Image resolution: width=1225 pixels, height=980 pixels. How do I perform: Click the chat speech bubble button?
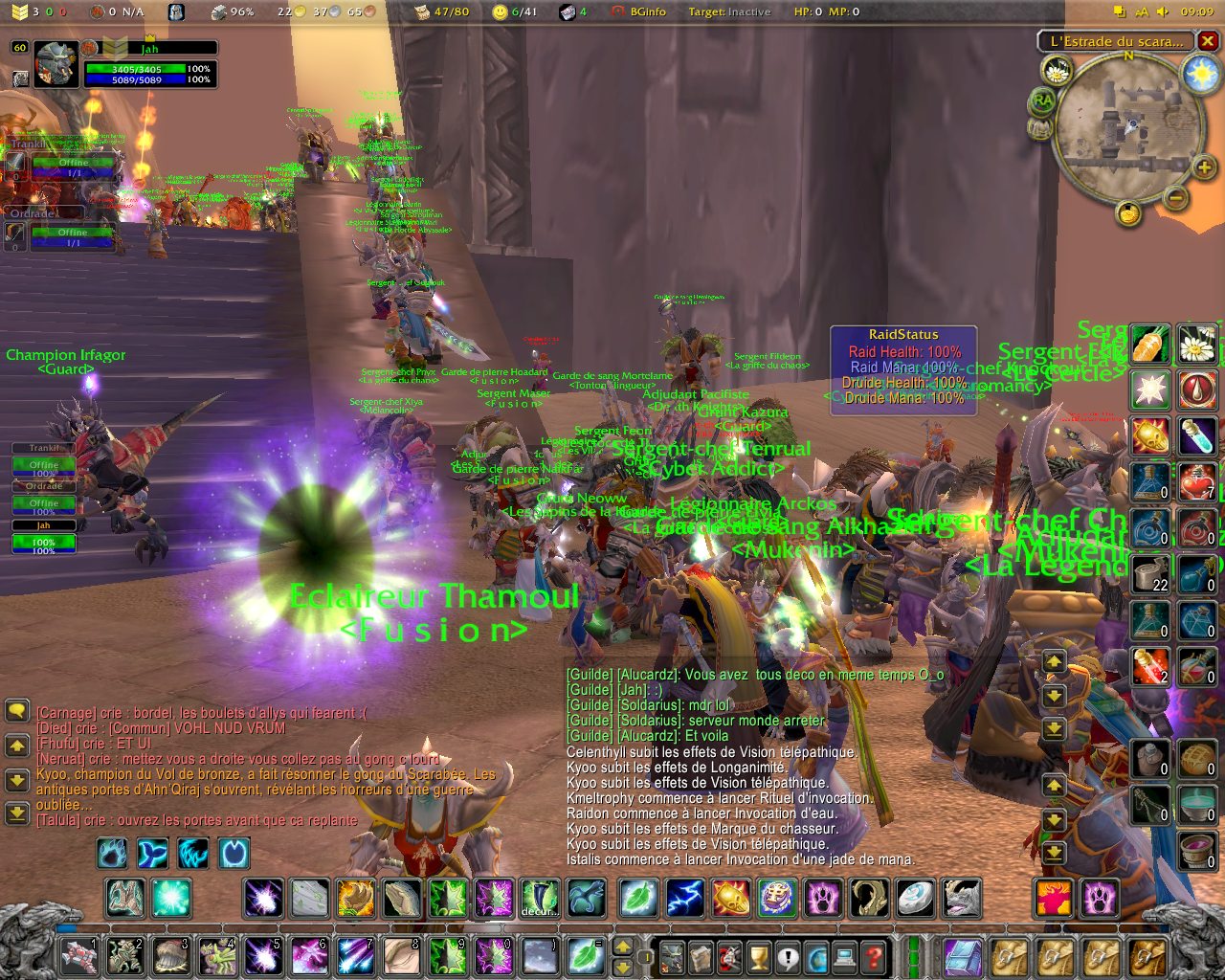tap(17, 710)
